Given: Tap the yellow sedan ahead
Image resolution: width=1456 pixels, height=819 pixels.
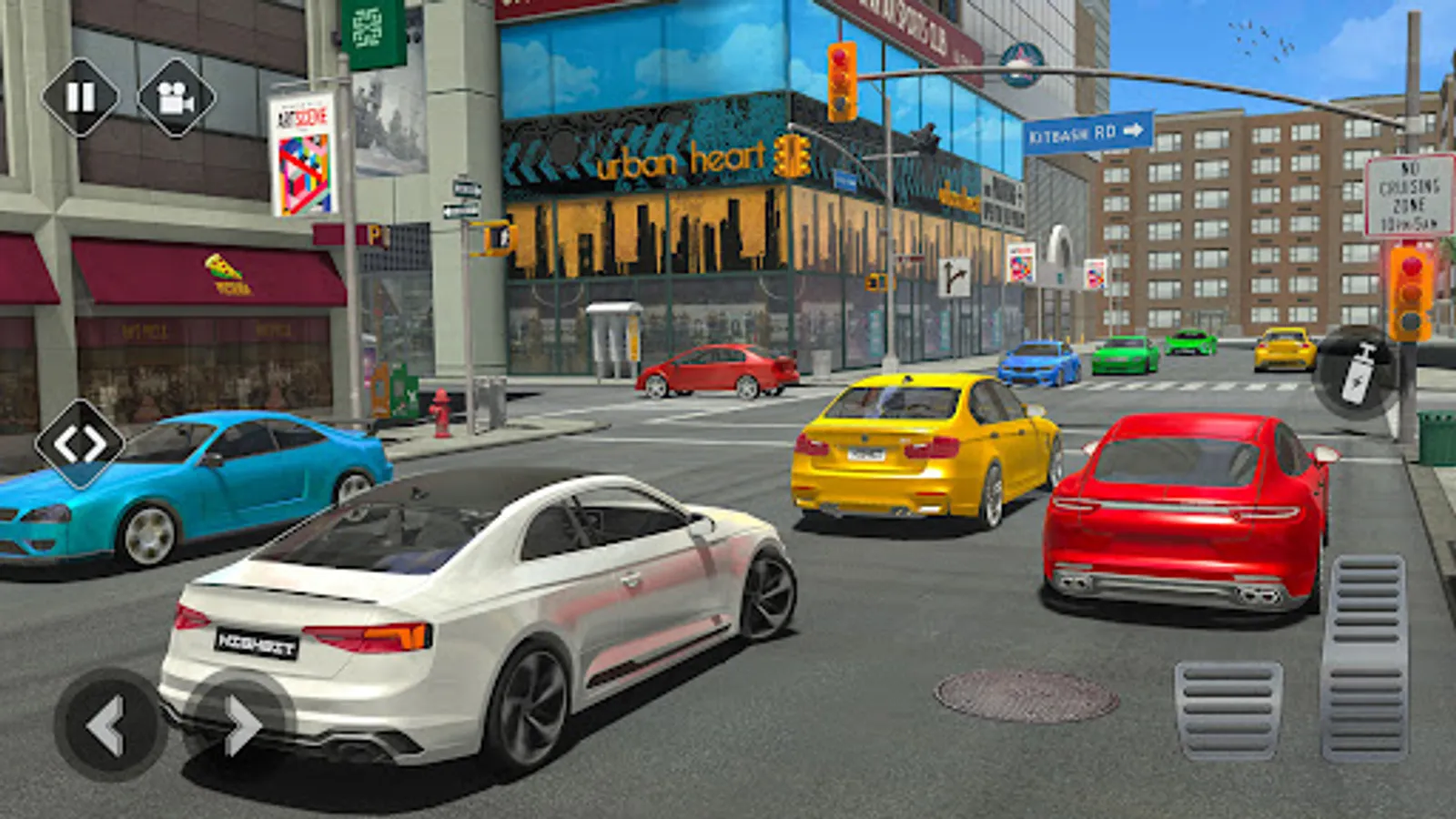Looking at the screenshot, I should 919,446.
